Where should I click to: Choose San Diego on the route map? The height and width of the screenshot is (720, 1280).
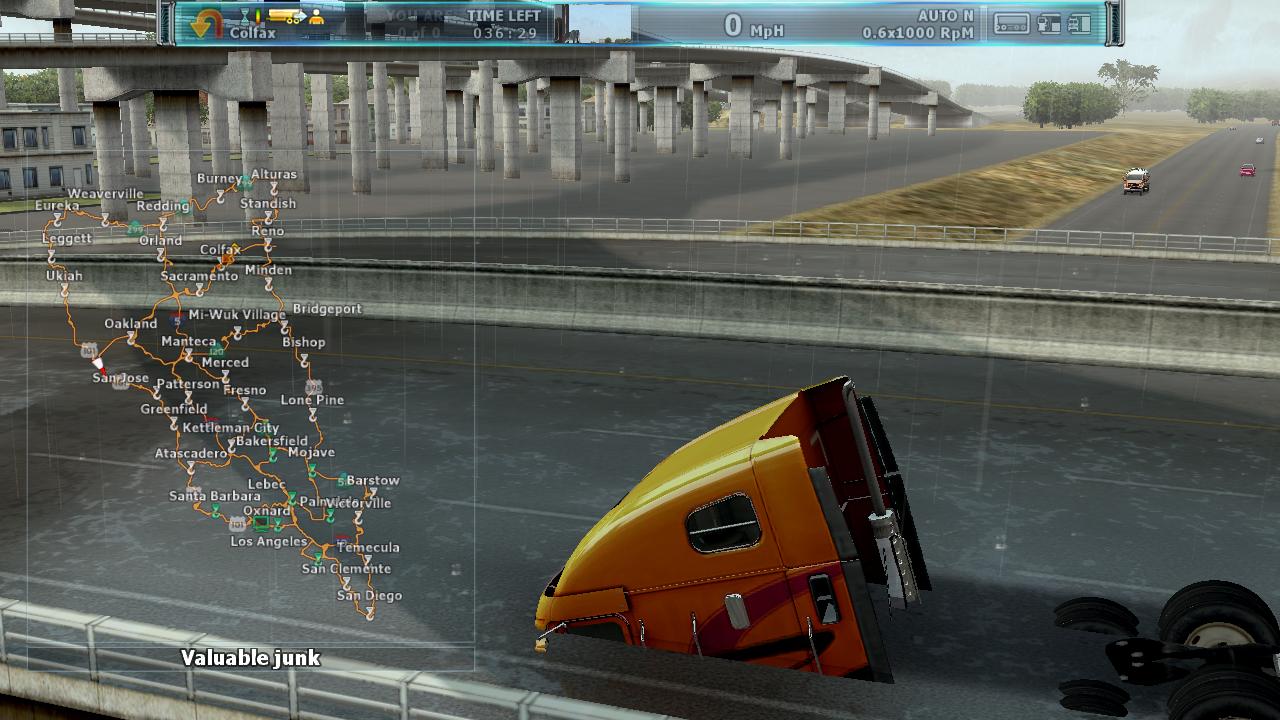point(369,610)
